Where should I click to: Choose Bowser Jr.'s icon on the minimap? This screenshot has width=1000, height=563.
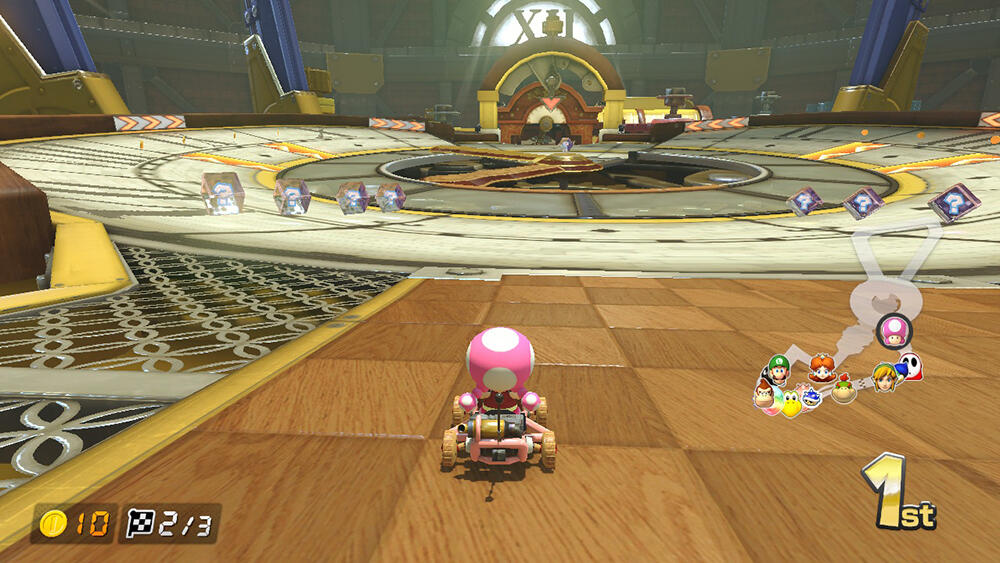pyautogui.click(x=845, y=389)
